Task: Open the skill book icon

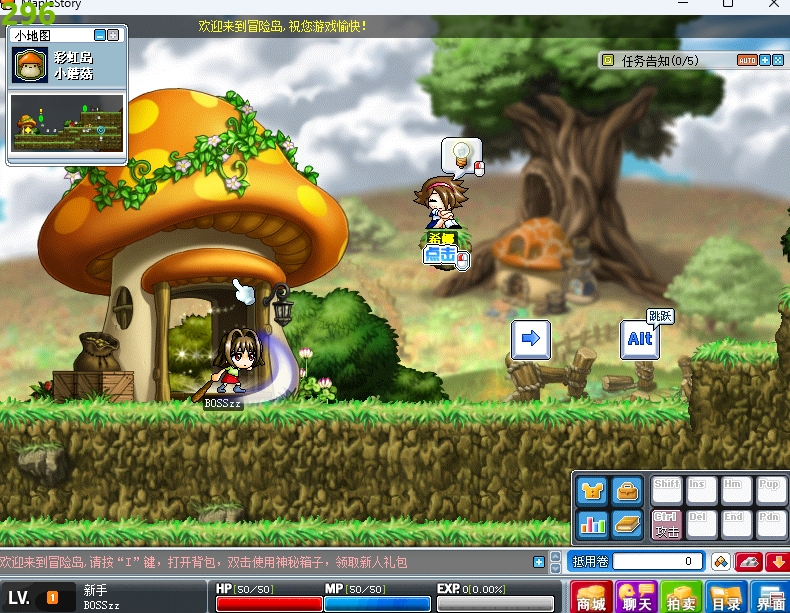Action: (x=627, y=524)
